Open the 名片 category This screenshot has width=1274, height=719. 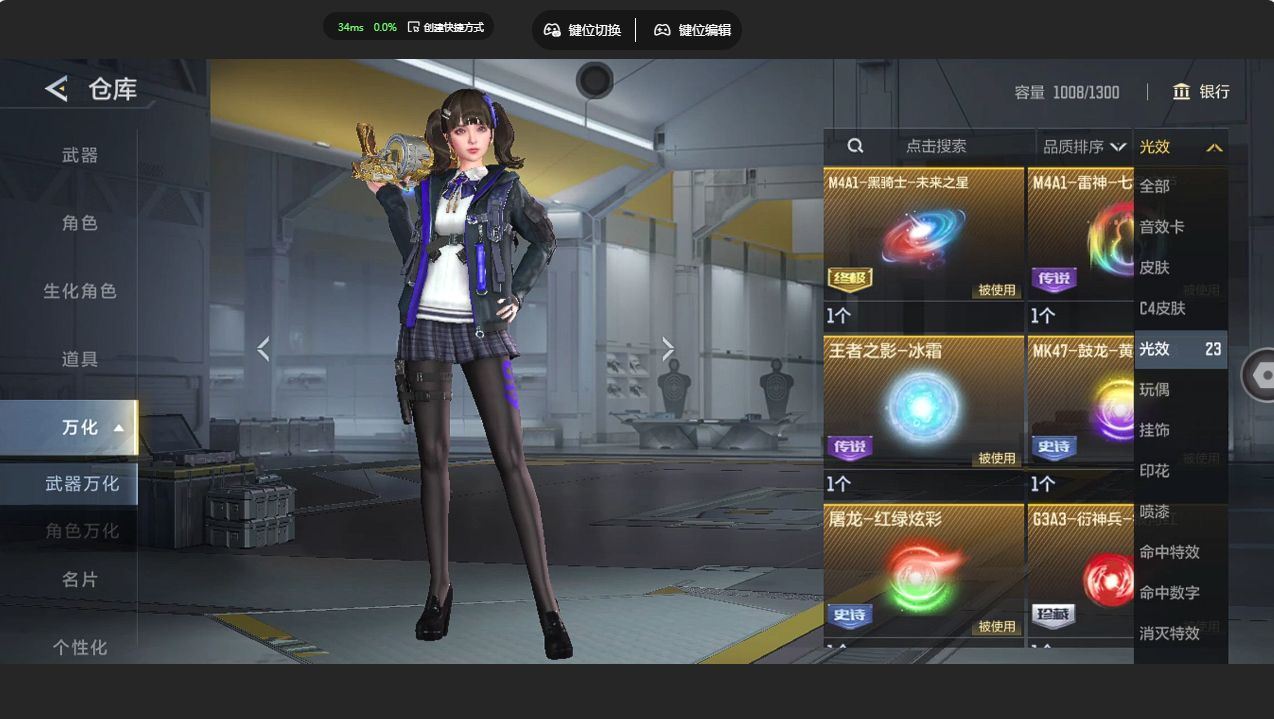click(80, 579)
